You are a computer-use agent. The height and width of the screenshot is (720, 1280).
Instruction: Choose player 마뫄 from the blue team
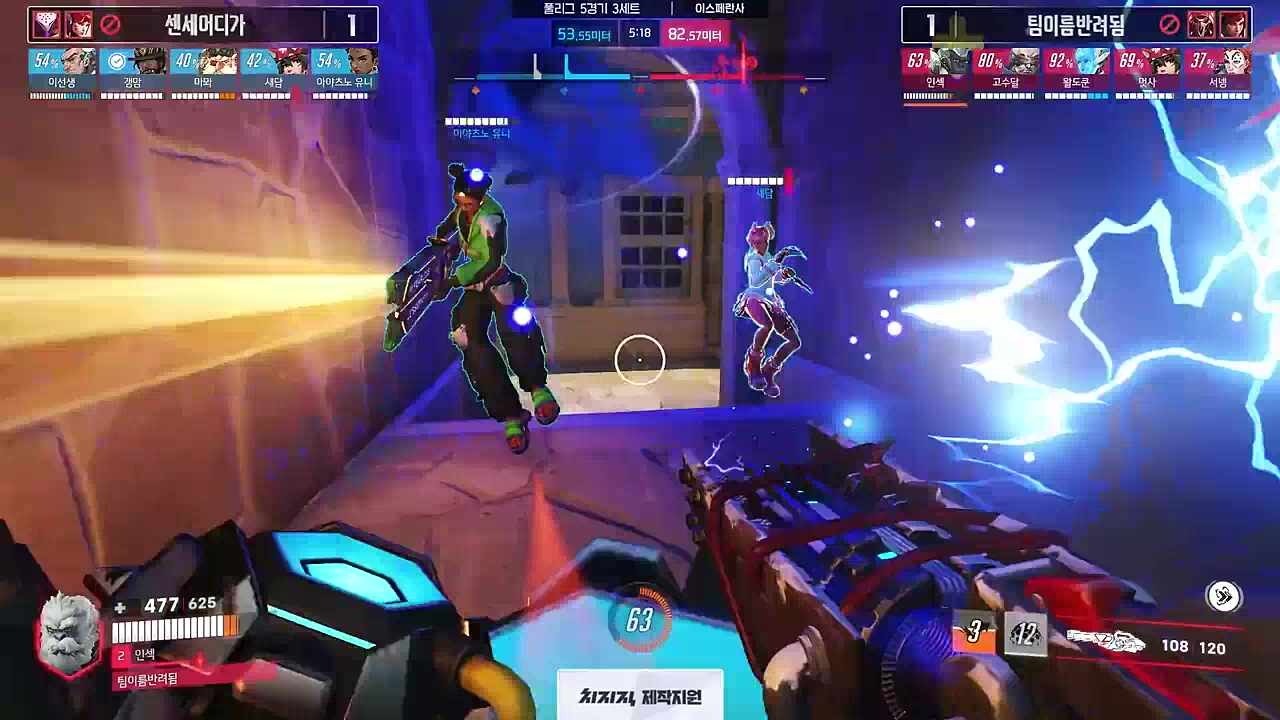tap(203, 70)
